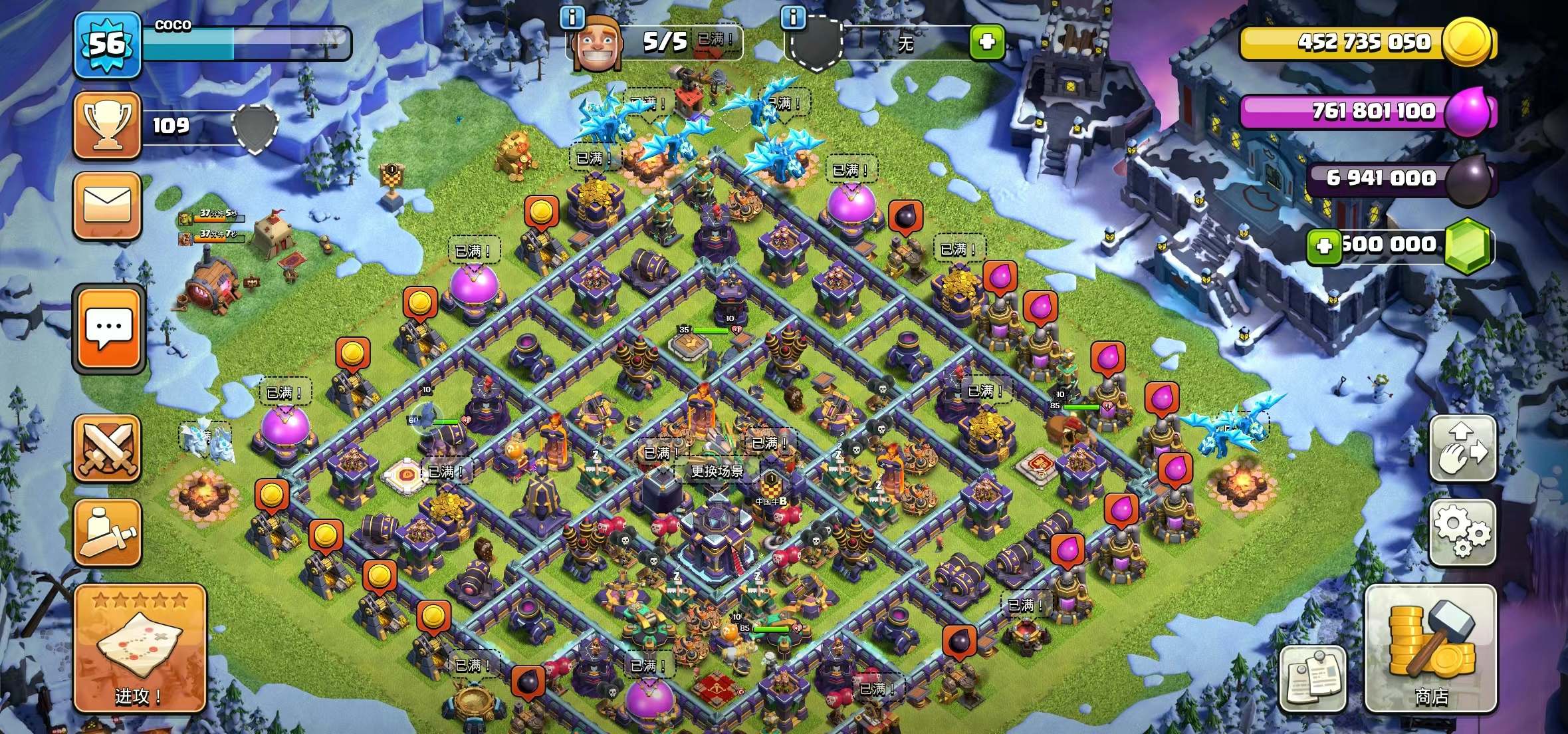This screenshot has width=1568, height=734.
Task: Open the trophy league panel
Action: pyautogui.click(x=108, y=126)
